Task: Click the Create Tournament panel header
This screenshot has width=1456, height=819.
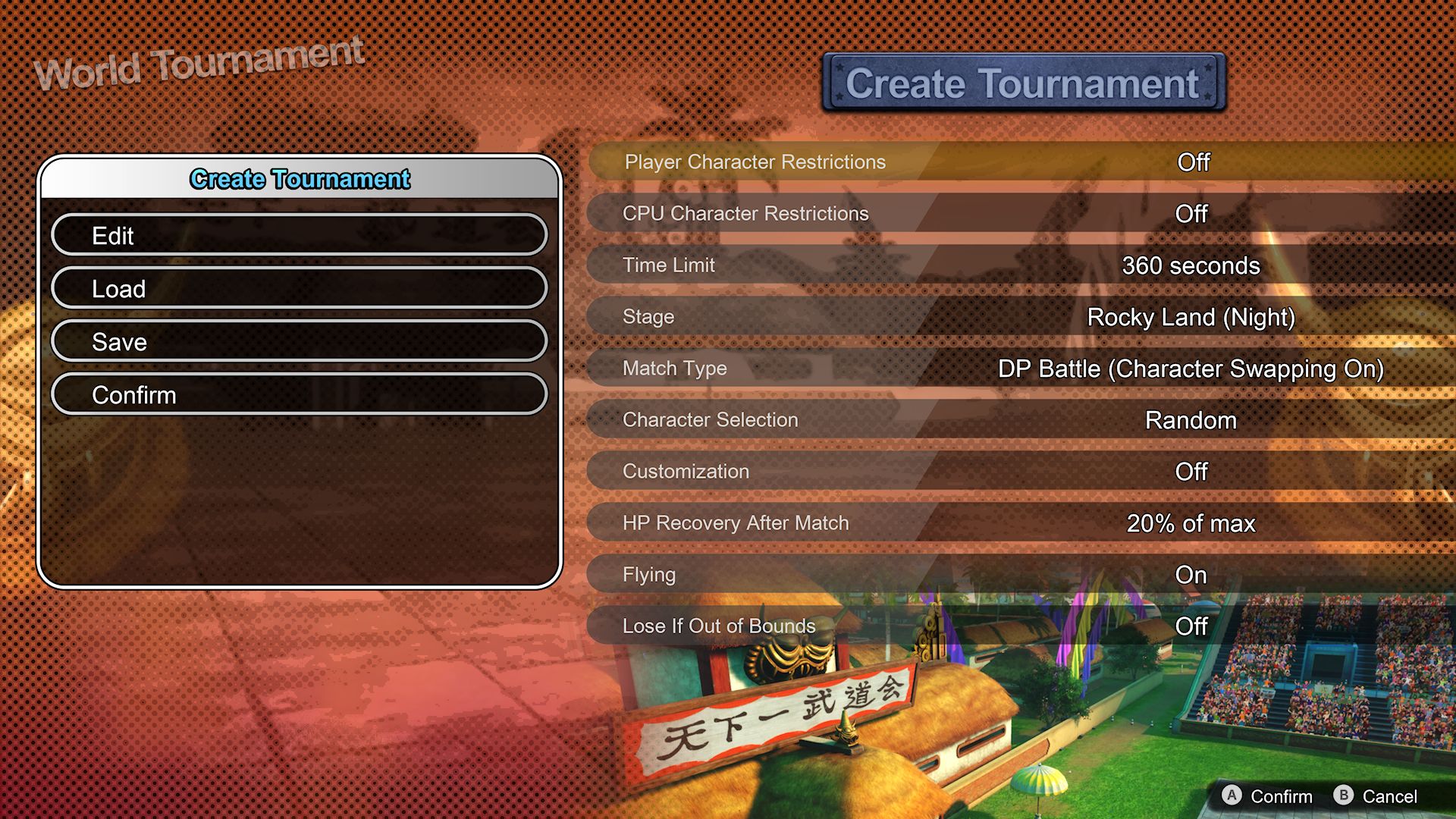Action: [300, 180]
